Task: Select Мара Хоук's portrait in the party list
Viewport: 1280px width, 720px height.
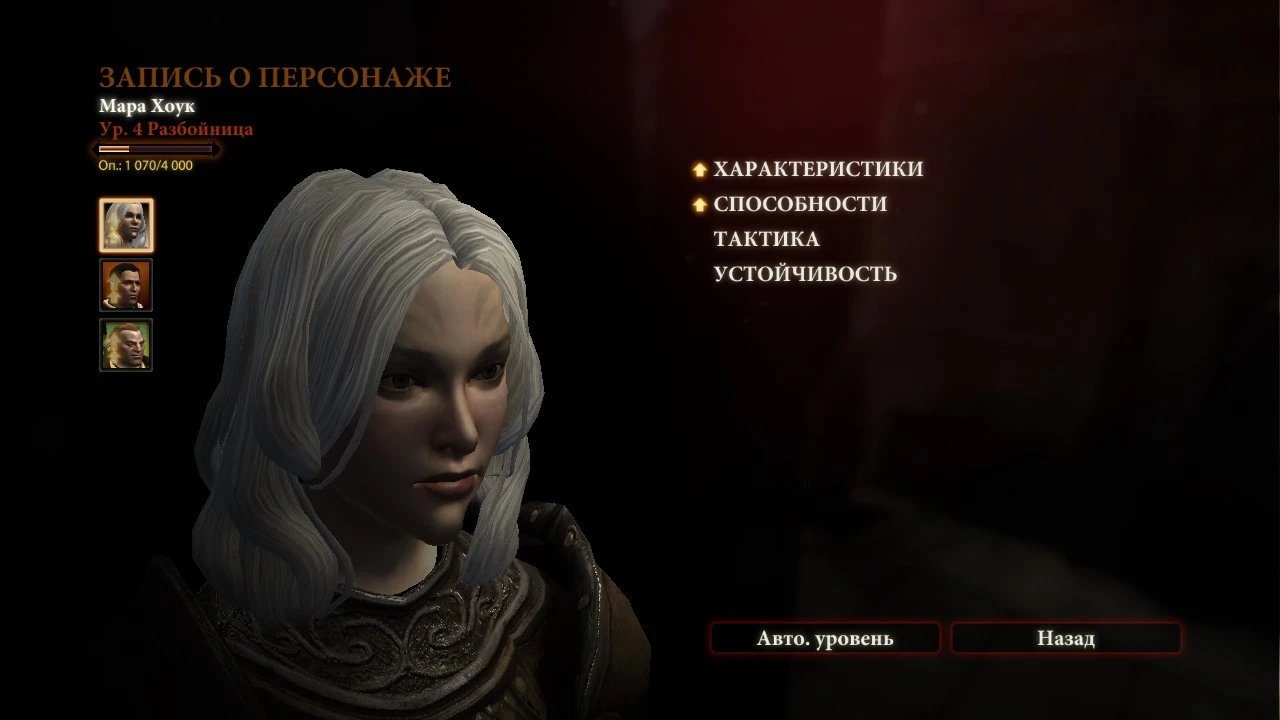Action: click(x=125, y=225)
